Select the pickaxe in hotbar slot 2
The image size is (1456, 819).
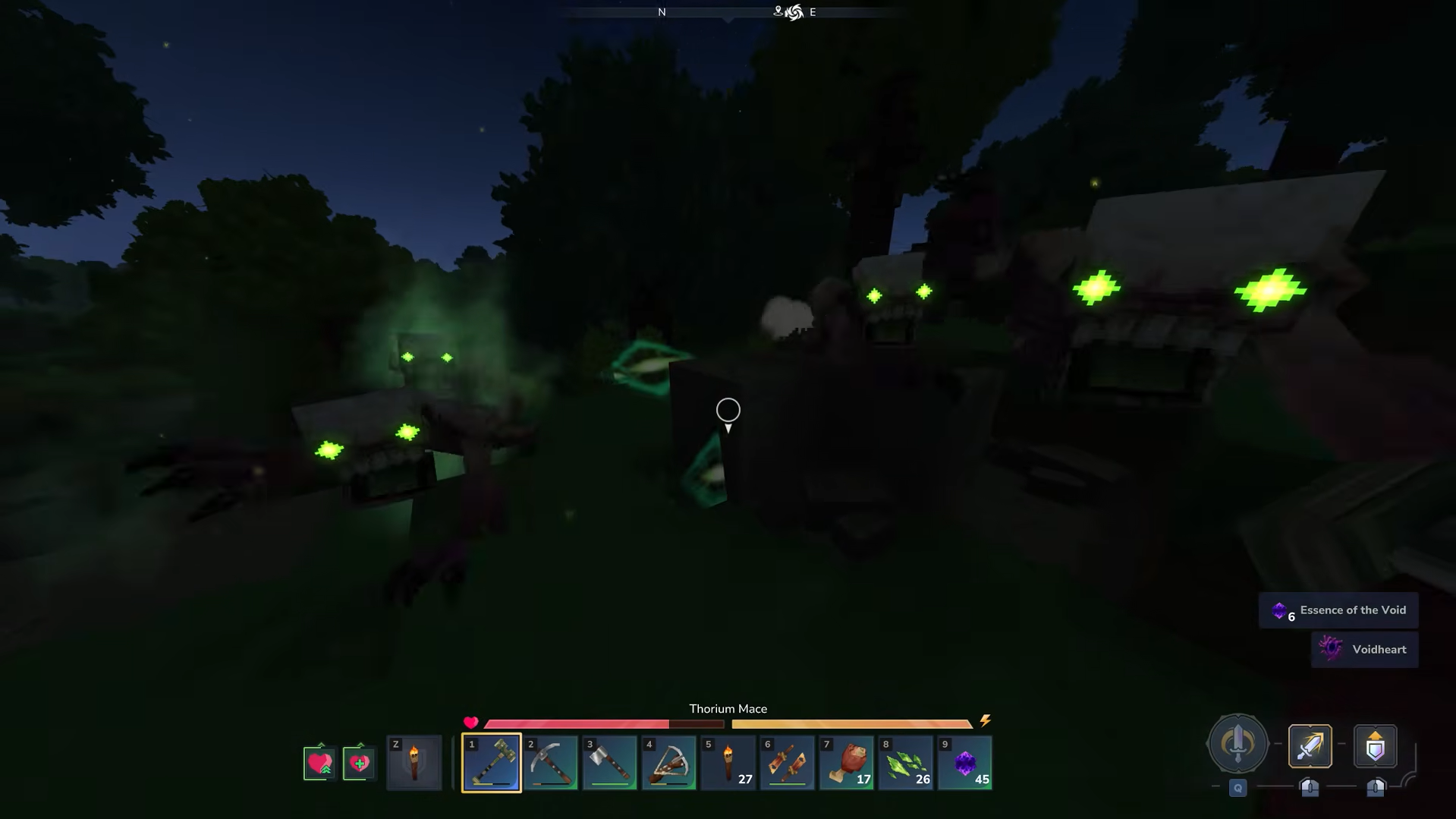pyautogui.click(x=550, y=762)
